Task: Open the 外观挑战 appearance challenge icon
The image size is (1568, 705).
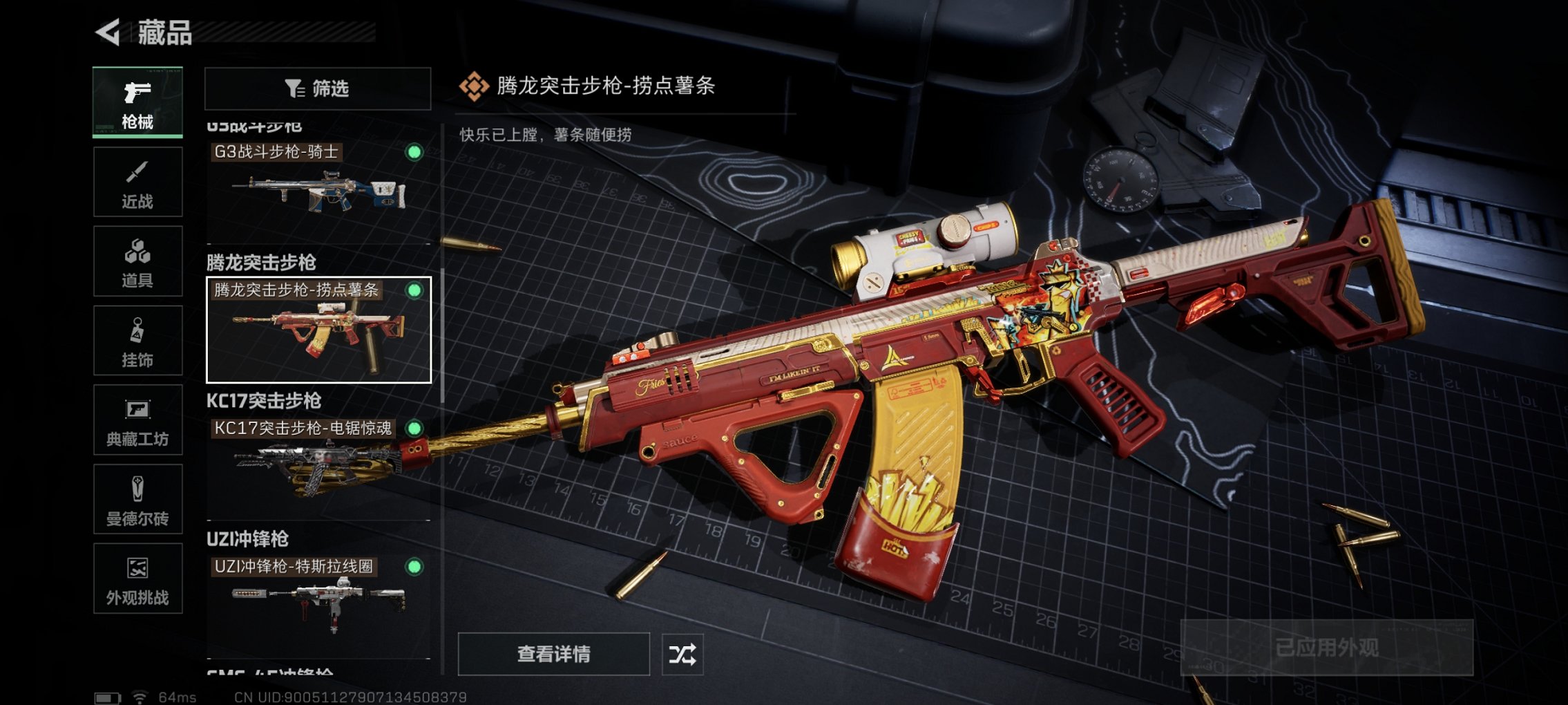Action: click(x=137, y=579)
